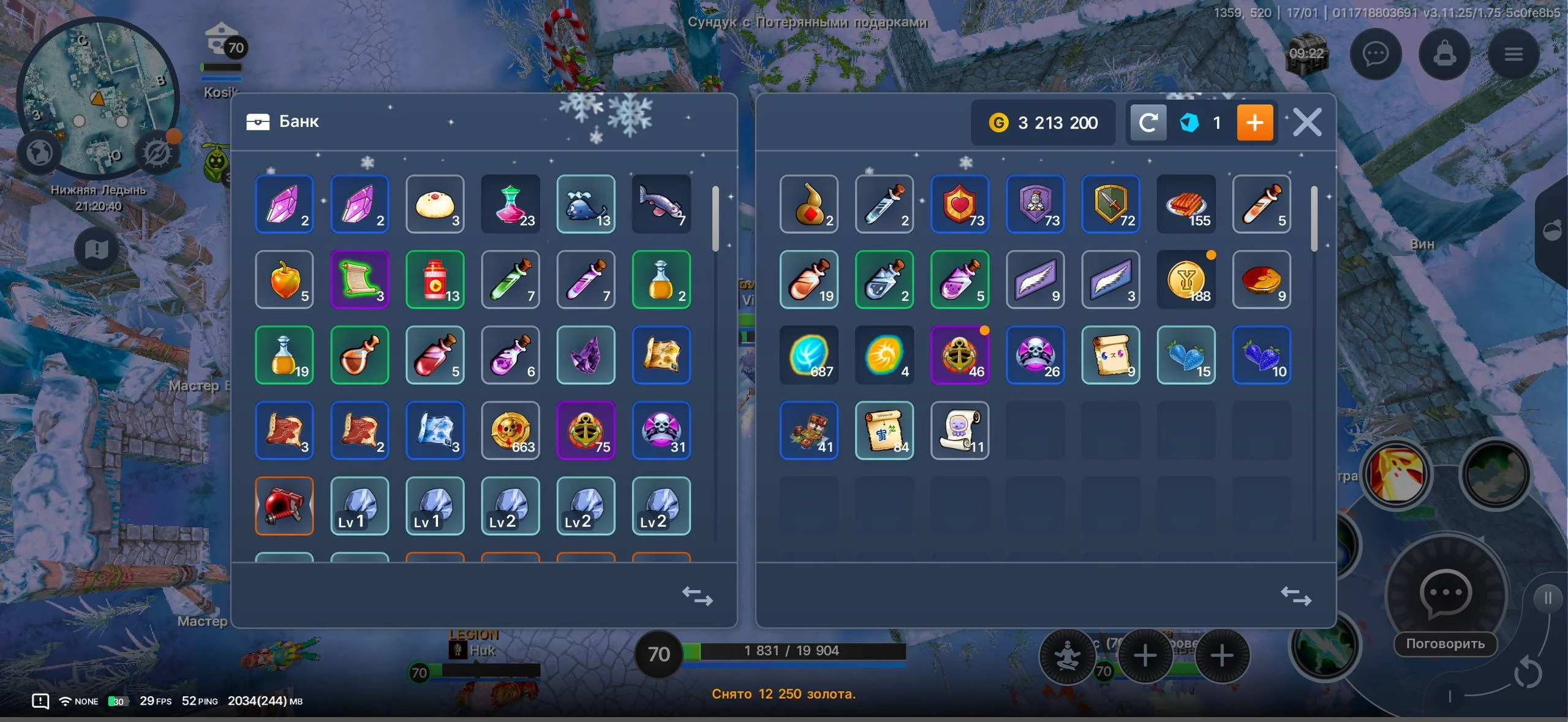This screenshot has width=1568, height=722.
Task: Select the green glowing scroll in the bank
Action: (360, 280)
